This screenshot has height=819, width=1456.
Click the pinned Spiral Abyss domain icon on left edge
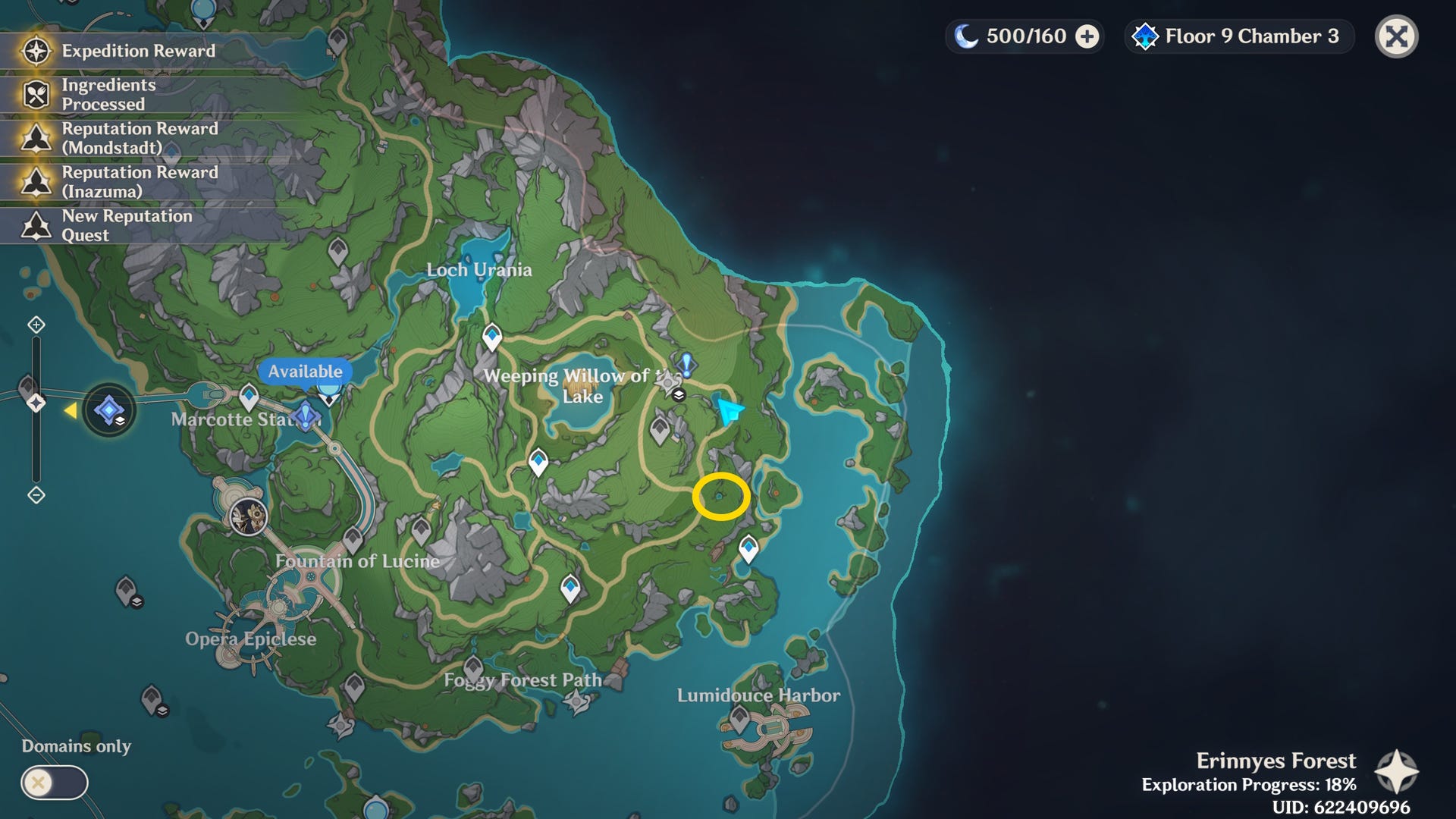pos(111,409)
